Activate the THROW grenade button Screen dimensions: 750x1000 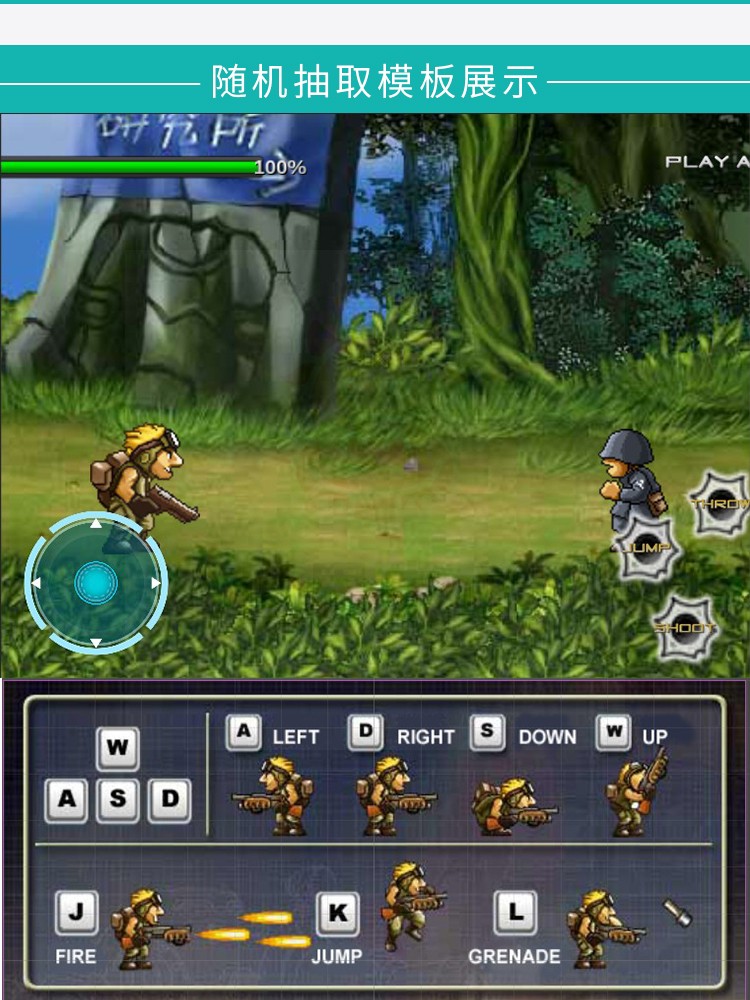pyautogui.click(x=721, y=504)
